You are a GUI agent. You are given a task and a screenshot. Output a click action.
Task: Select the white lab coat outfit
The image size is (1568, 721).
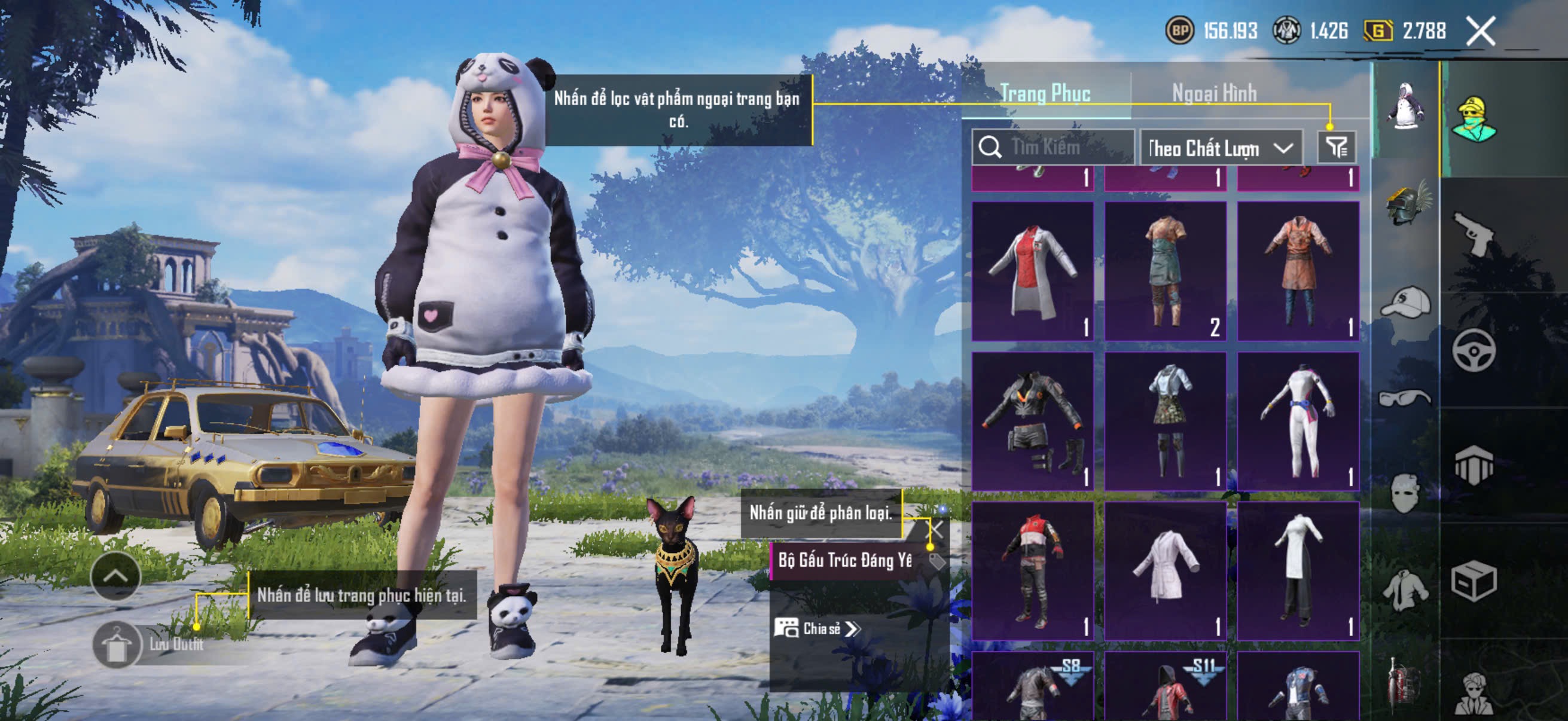click(x=1032, y=270)
